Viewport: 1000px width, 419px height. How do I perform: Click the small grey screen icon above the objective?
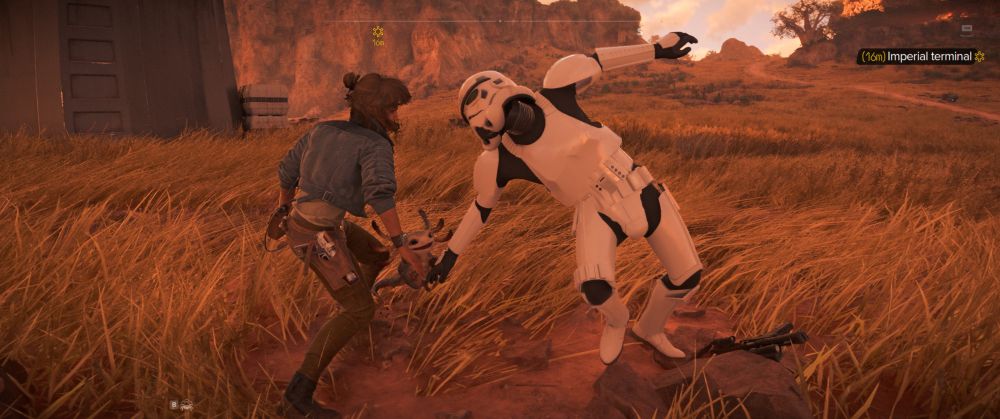(967, 29)
